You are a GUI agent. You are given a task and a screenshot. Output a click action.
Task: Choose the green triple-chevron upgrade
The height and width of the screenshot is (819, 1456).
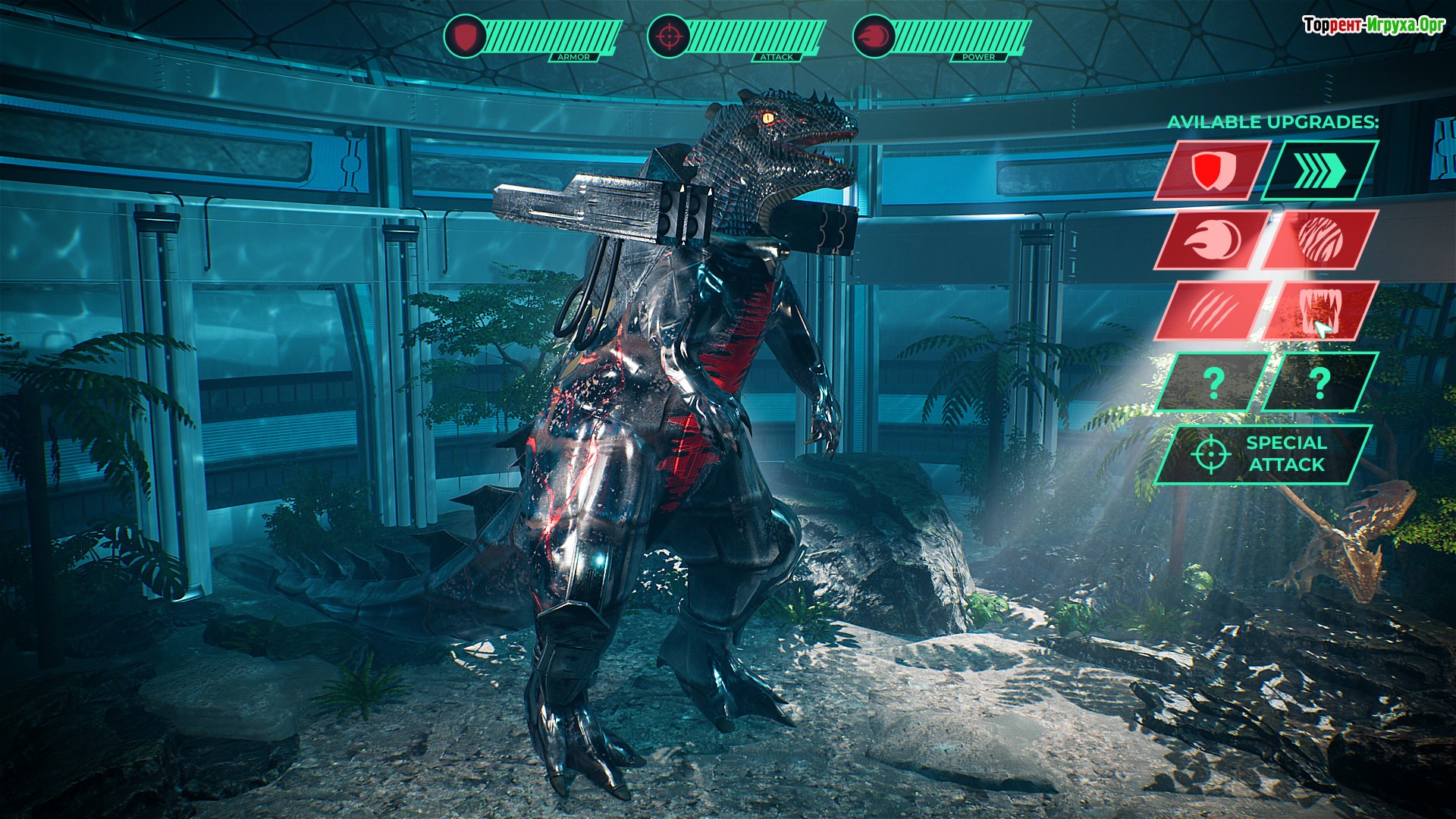[x=1319, y=170]
